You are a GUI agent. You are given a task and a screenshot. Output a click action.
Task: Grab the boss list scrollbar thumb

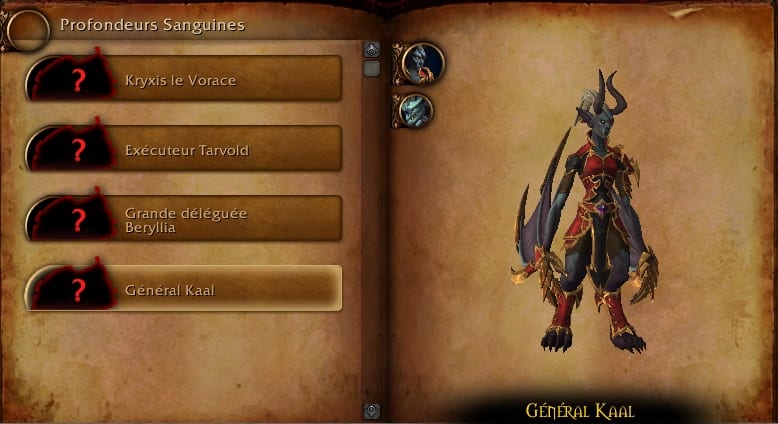[x=372, y=69]
